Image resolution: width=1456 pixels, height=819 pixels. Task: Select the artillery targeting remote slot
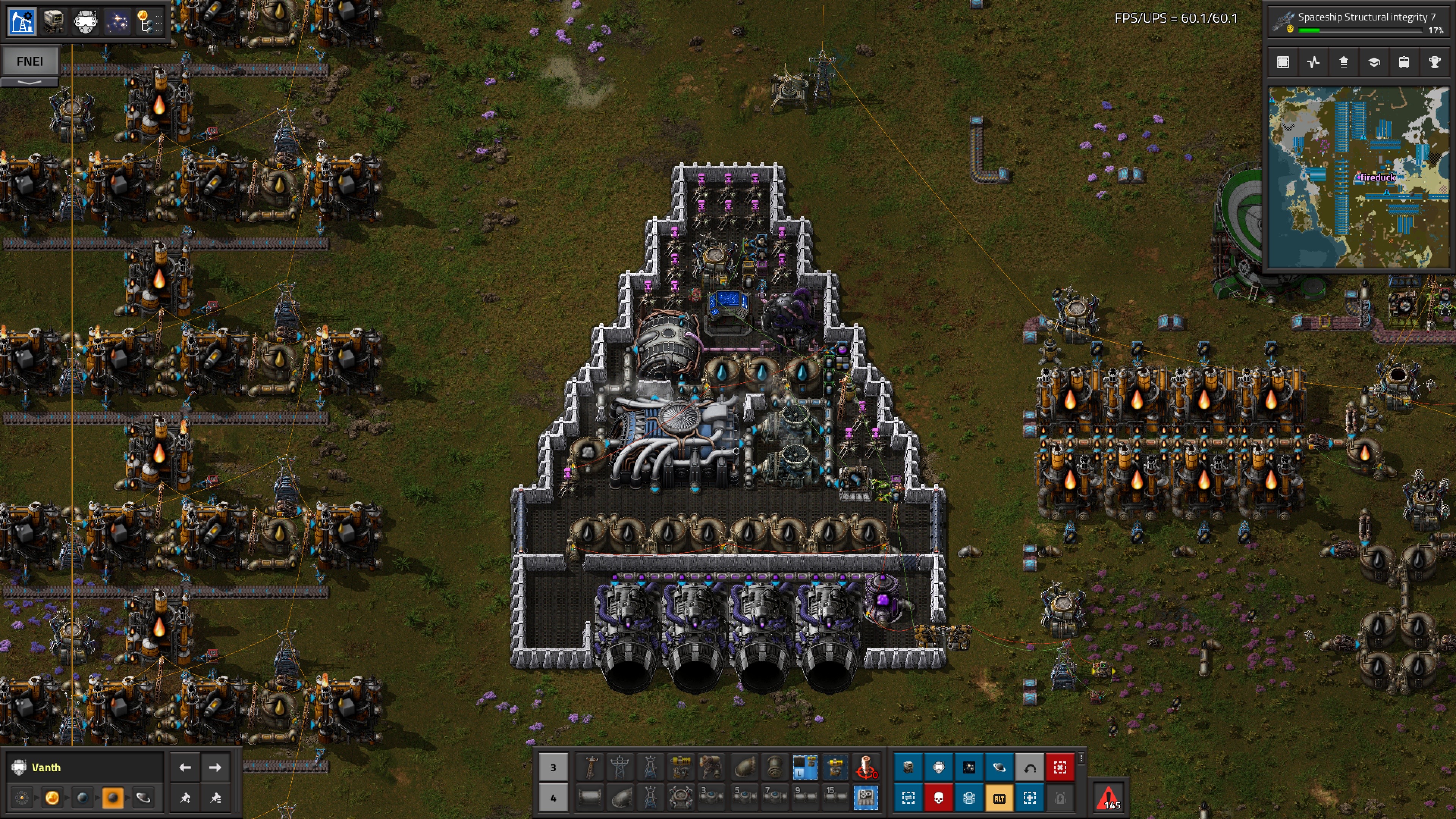pyautogui.click(x=865, y=767)
